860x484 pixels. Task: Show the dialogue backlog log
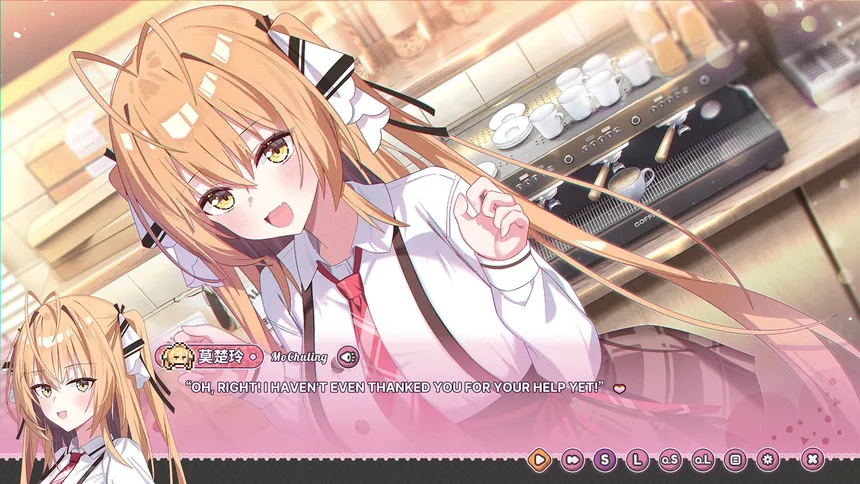735,460
